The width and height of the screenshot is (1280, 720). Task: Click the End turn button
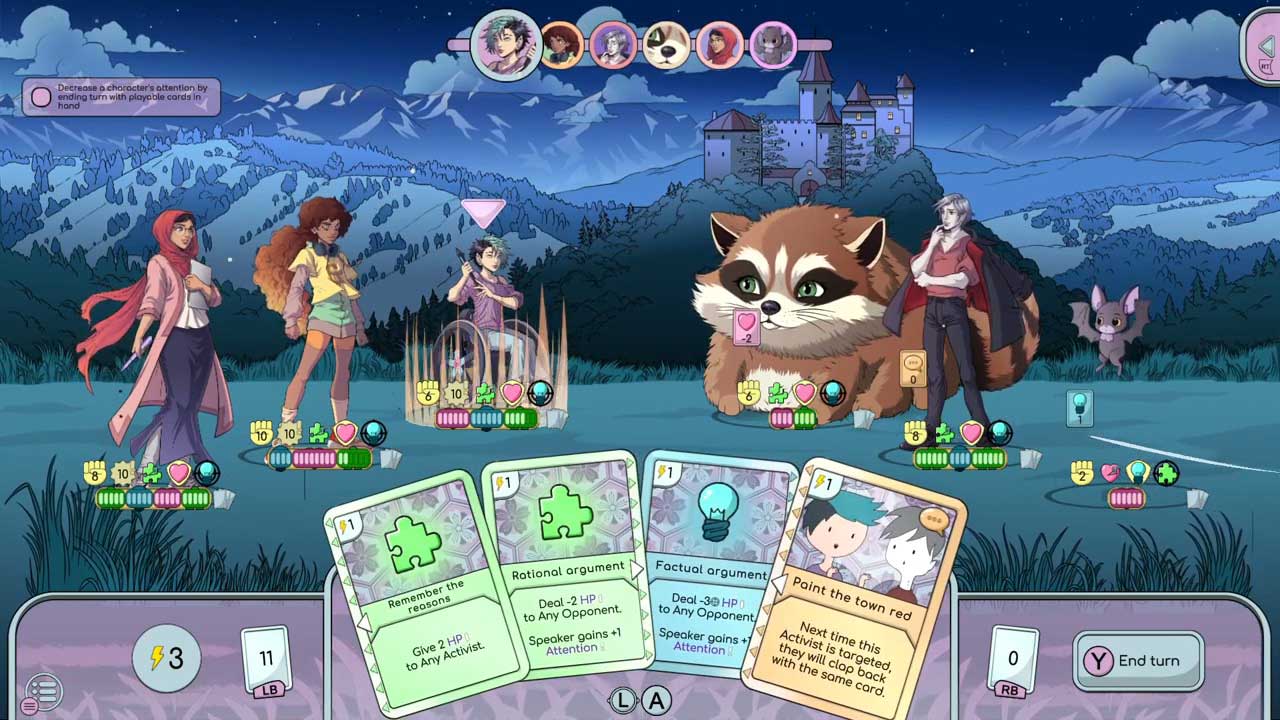click(1138, 661)
